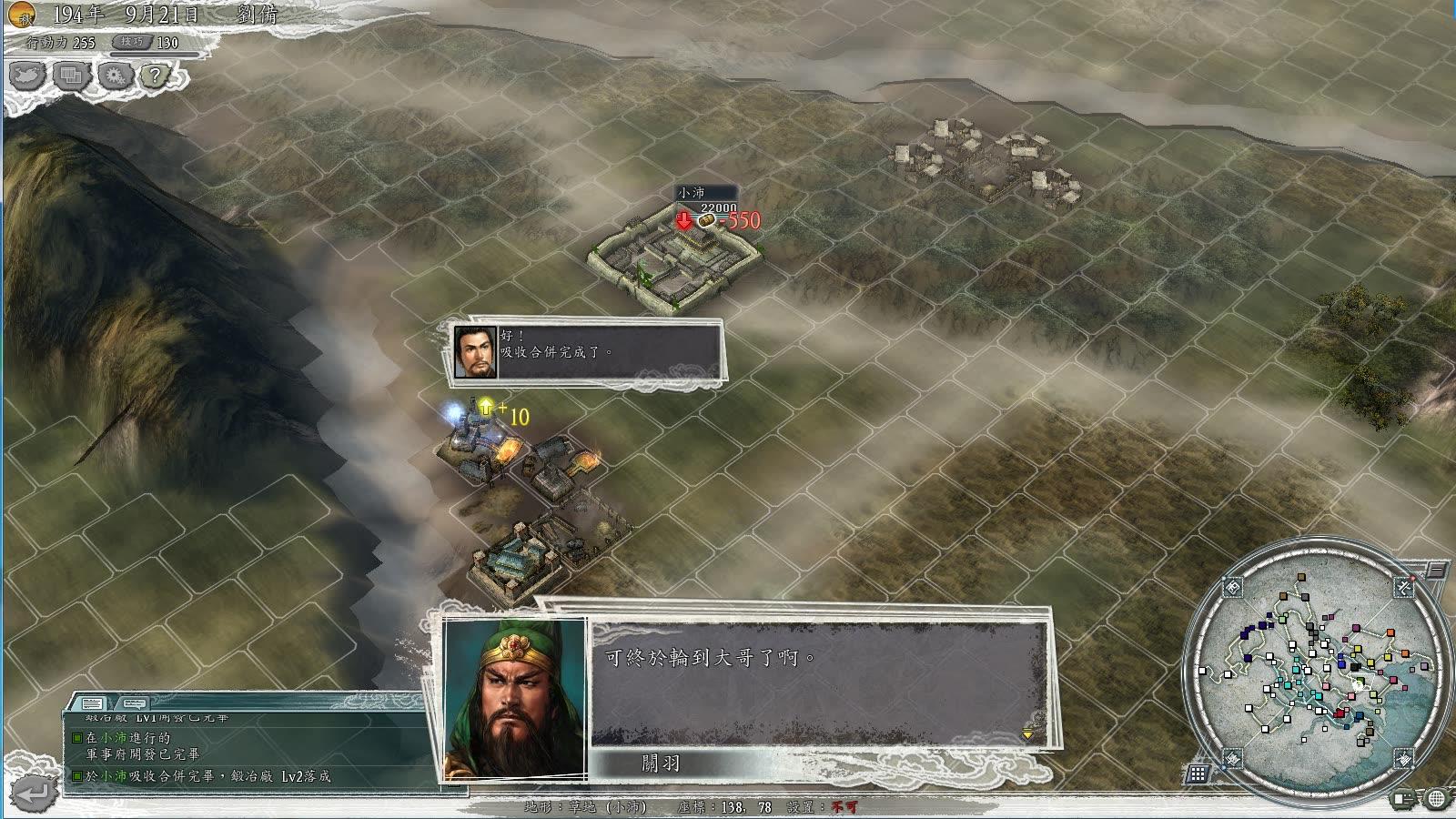Viewport: 1456px width, 819px height.
Task: Open the gear settings menu
Action: [x=114, y=76]
